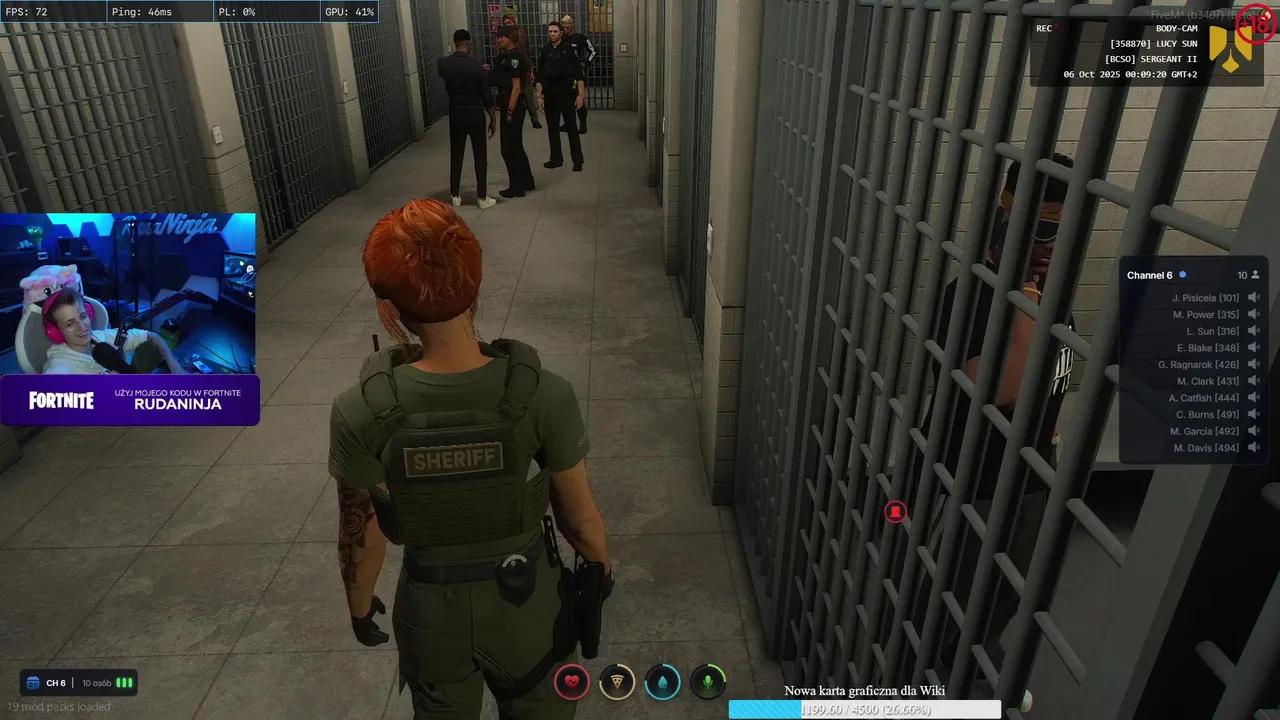Click M. Power's speaker icon
Image resolution: width=1280 pixels, height=720 pixels.
[x=1254, y=314]
